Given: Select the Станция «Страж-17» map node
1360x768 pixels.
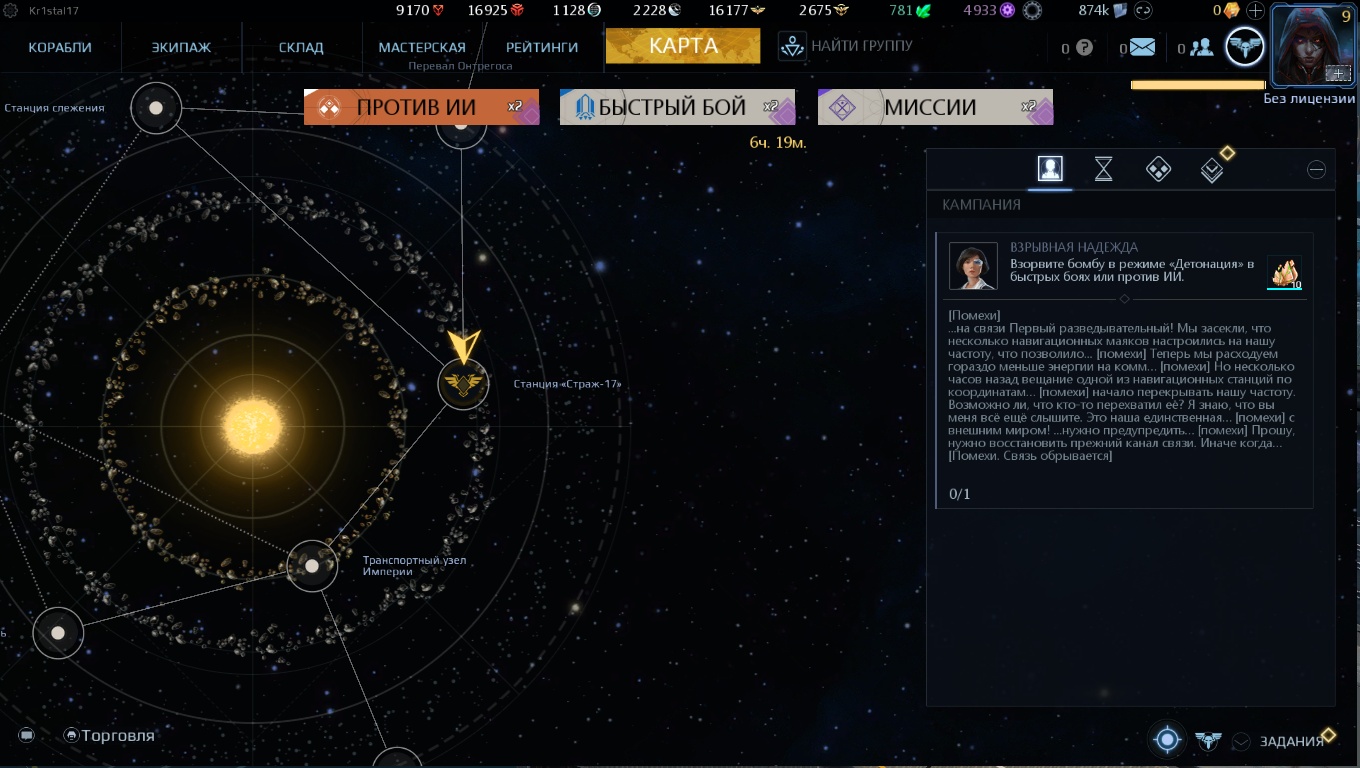Looking at the screenshot, I should [463, 384].
